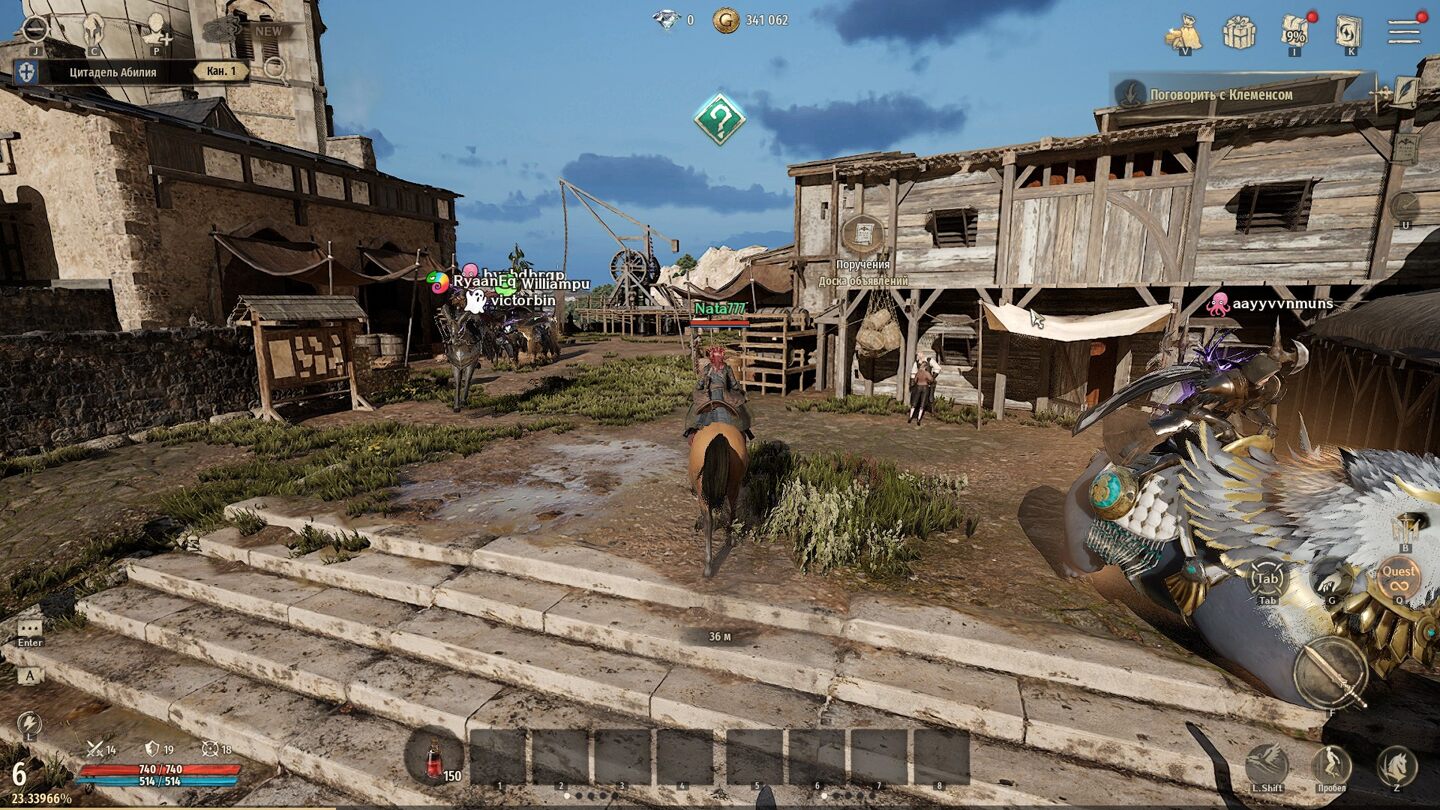Click the green question mark quest marker

720,119
